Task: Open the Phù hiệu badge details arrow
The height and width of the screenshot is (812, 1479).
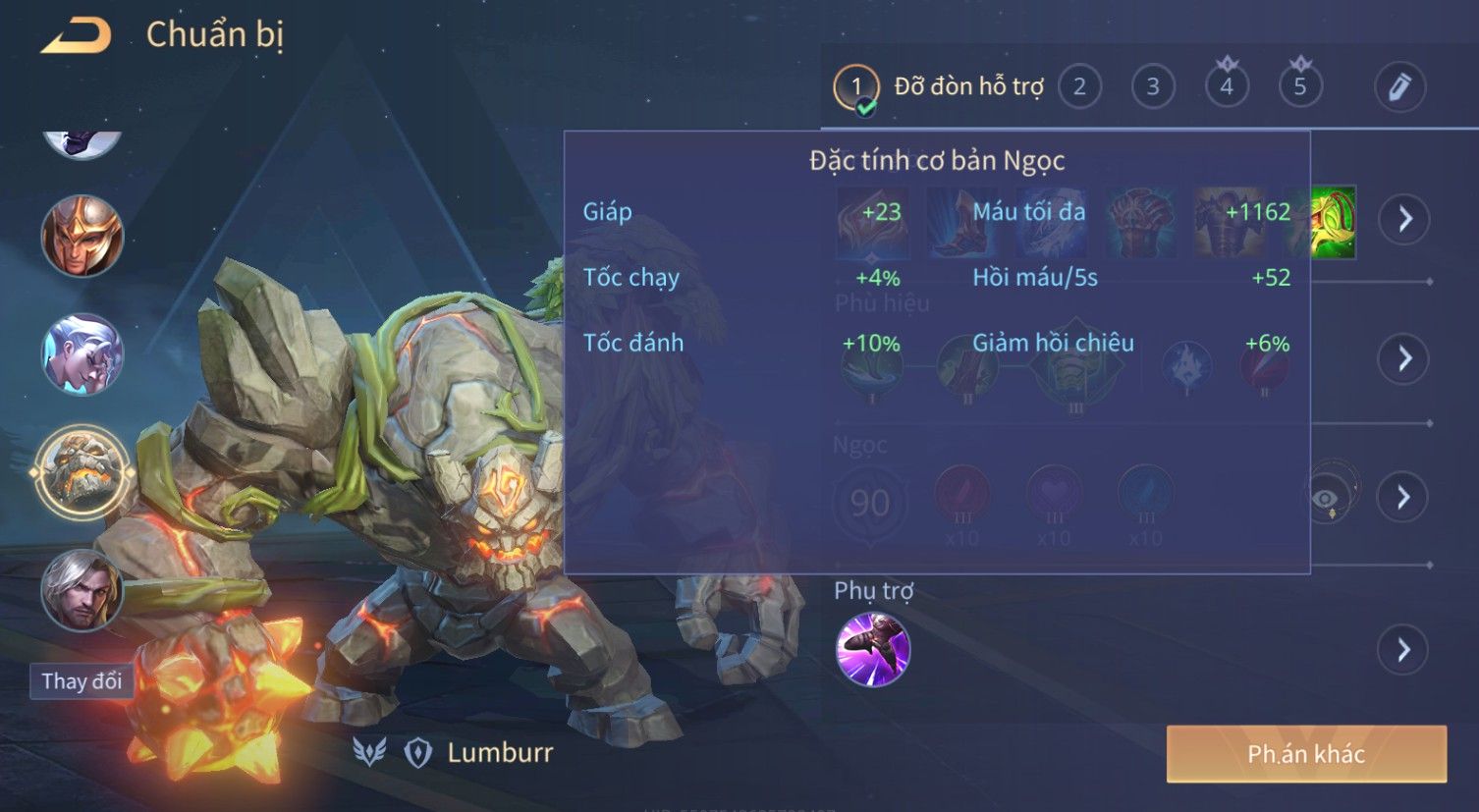Action: [1404, 358]
